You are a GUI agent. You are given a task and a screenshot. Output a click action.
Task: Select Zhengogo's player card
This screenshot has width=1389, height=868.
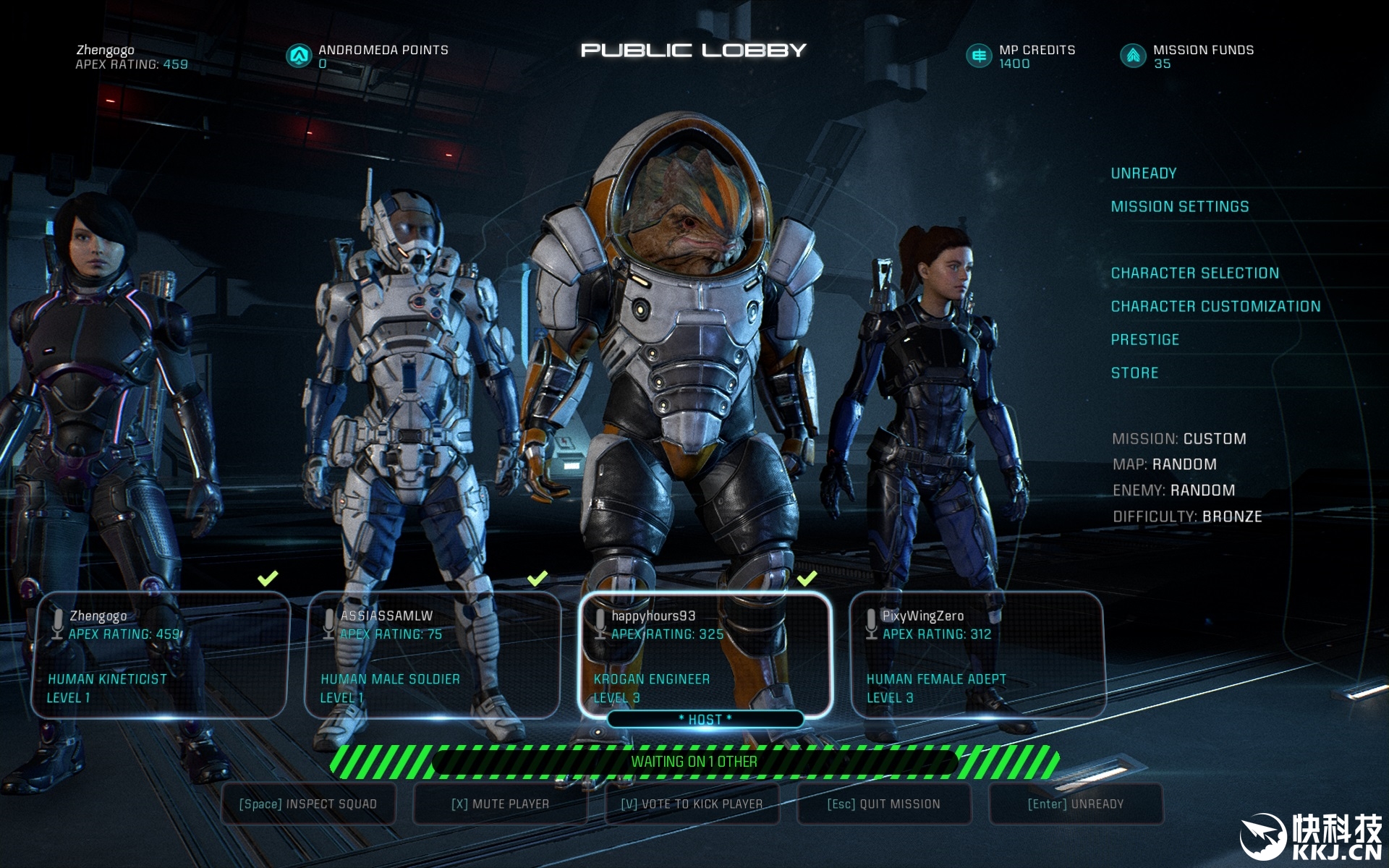click(160, 655)
